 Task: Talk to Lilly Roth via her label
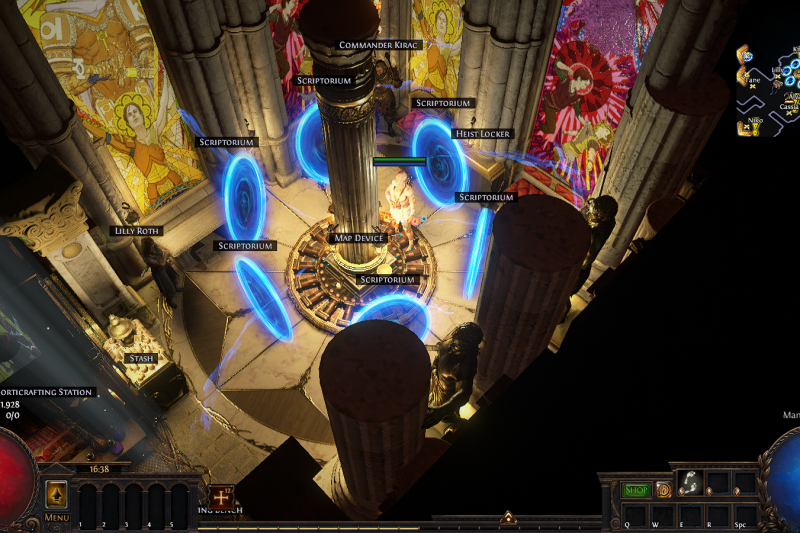click(137, 231)
